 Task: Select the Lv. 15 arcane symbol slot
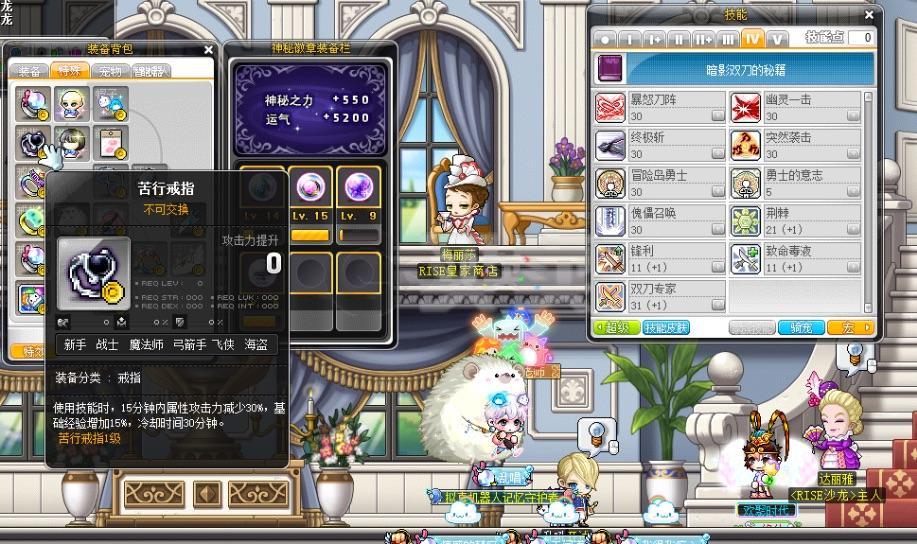tap(310, 189)
